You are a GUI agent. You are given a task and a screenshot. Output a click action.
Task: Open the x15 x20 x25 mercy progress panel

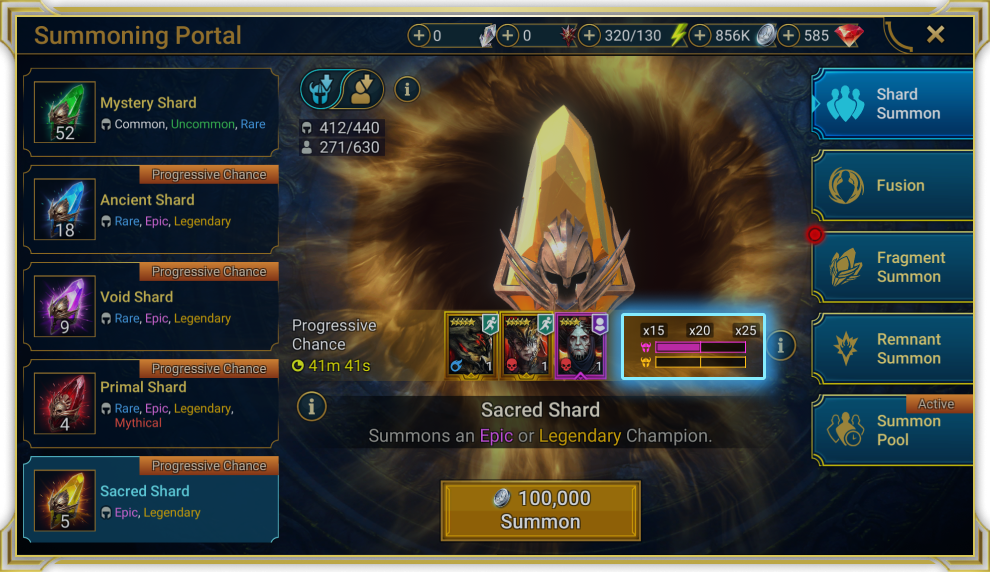pos(693,346)
